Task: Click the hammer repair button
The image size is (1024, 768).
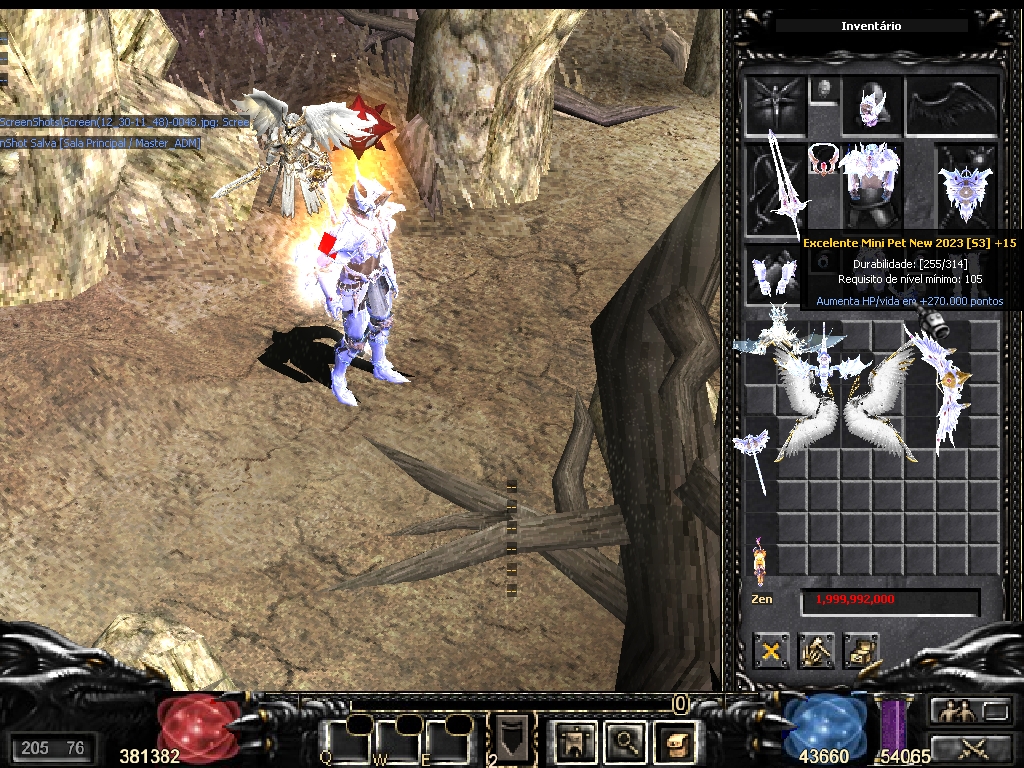Action: click(x=816, y=652)
